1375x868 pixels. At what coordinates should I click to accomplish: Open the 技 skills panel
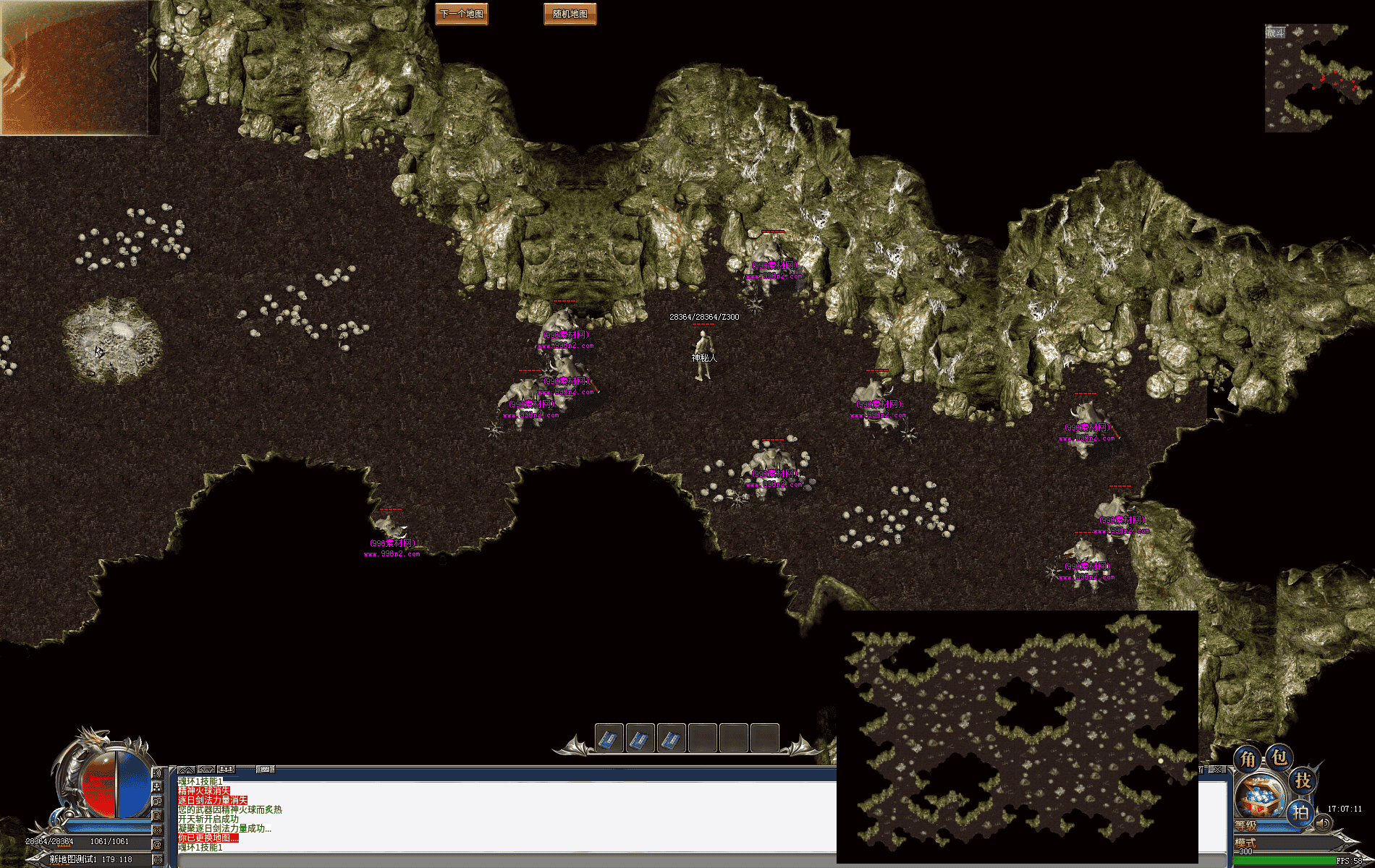[x=1303, y=780]
